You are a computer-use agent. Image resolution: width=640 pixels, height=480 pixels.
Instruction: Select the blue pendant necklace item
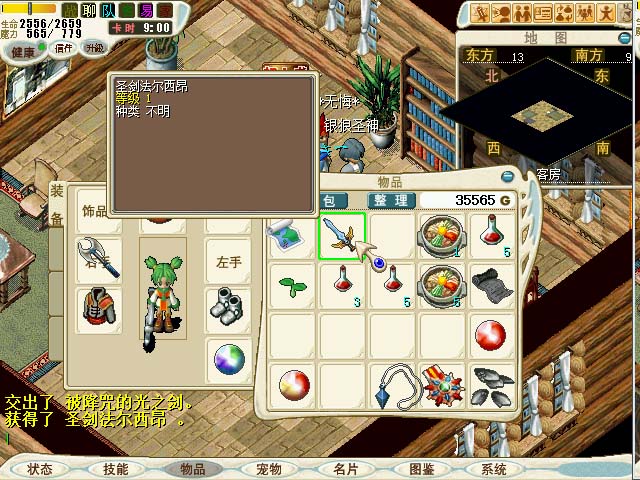coord(391,386)
